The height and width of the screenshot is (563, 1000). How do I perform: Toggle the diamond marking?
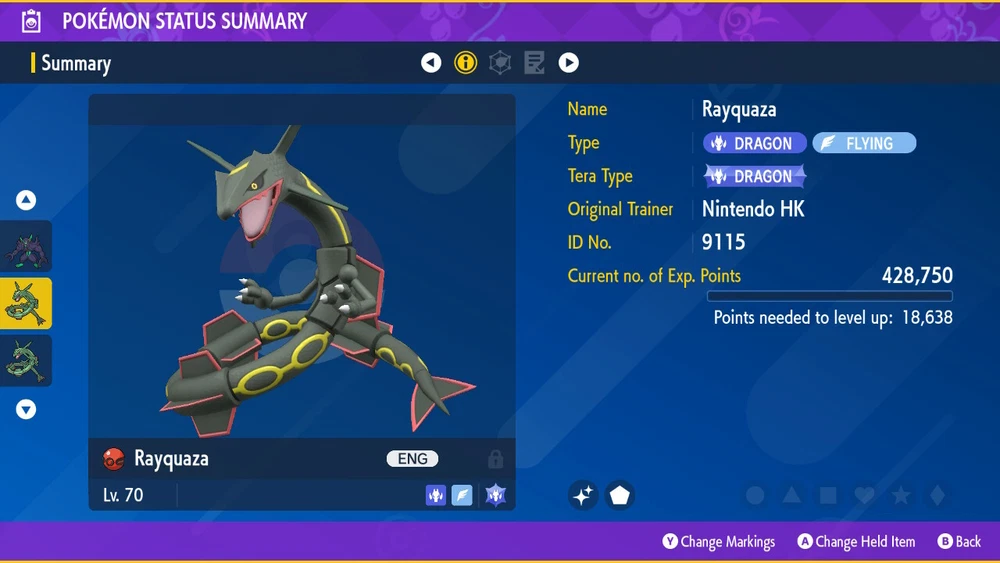pyautogui.click(x=936, y=495)
